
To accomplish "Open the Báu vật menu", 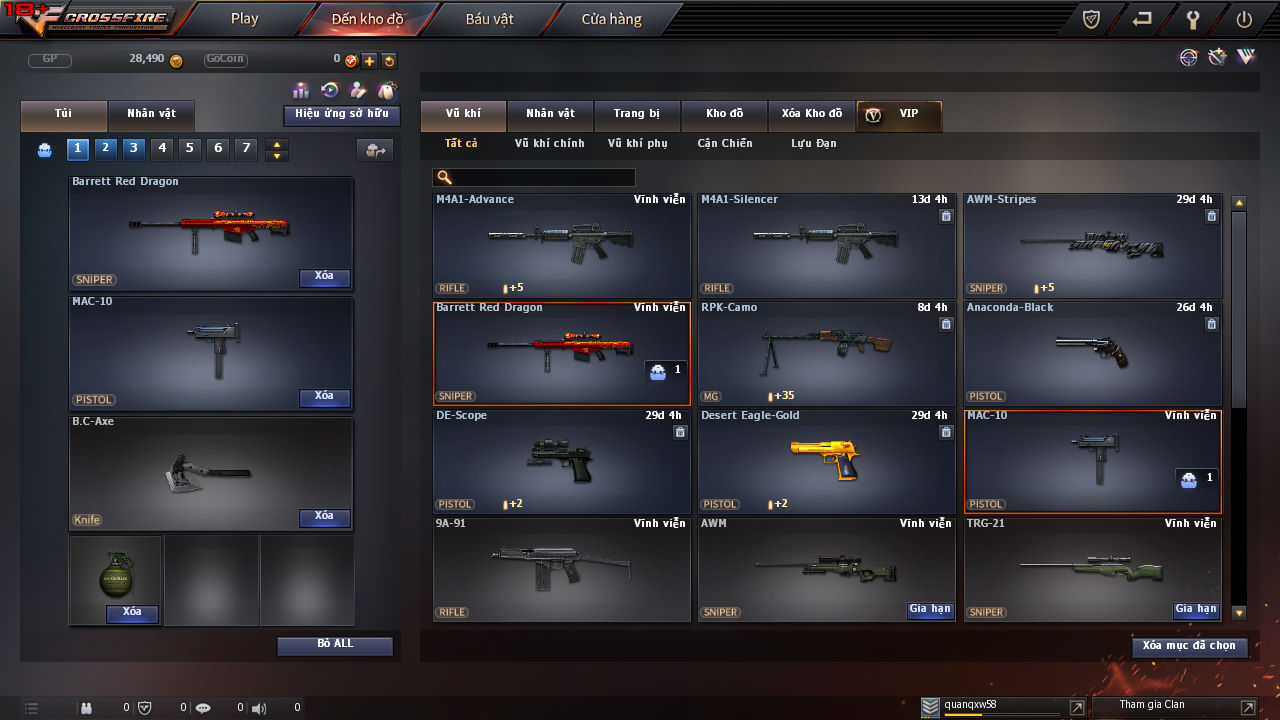I will (489, 19).
